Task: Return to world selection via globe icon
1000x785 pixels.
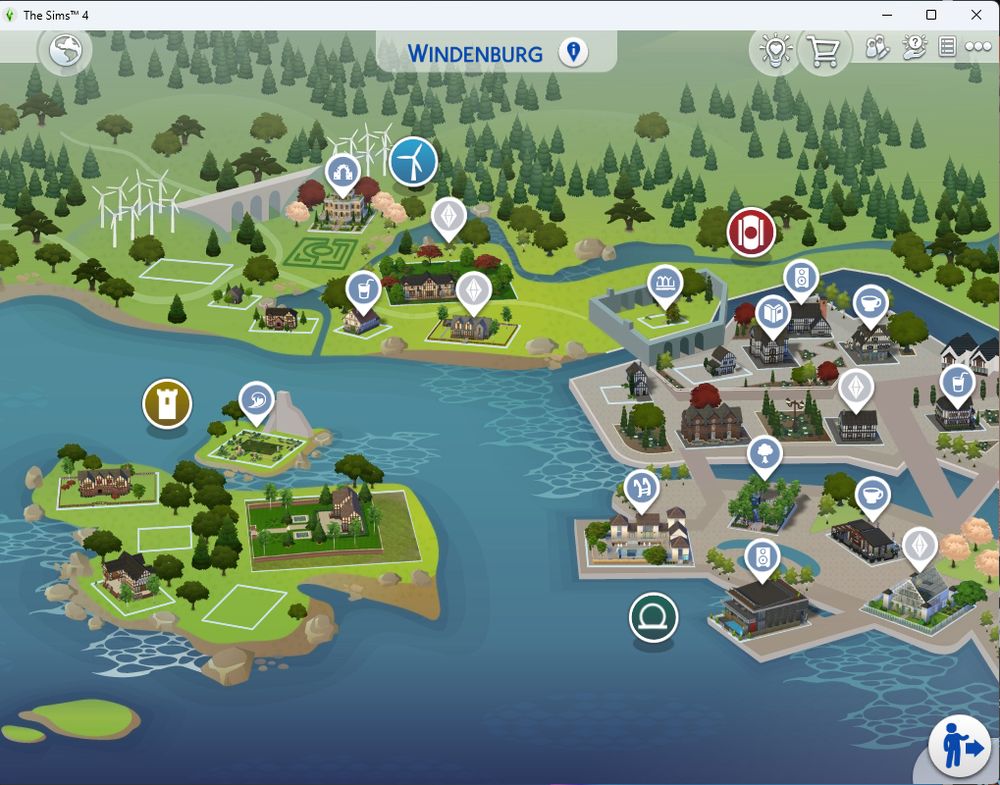Action: coord(65,49)
